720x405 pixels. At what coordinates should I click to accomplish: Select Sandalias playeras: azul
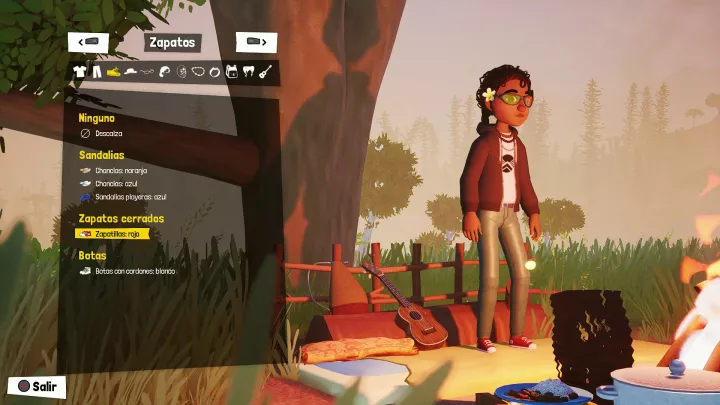point(130,197)
